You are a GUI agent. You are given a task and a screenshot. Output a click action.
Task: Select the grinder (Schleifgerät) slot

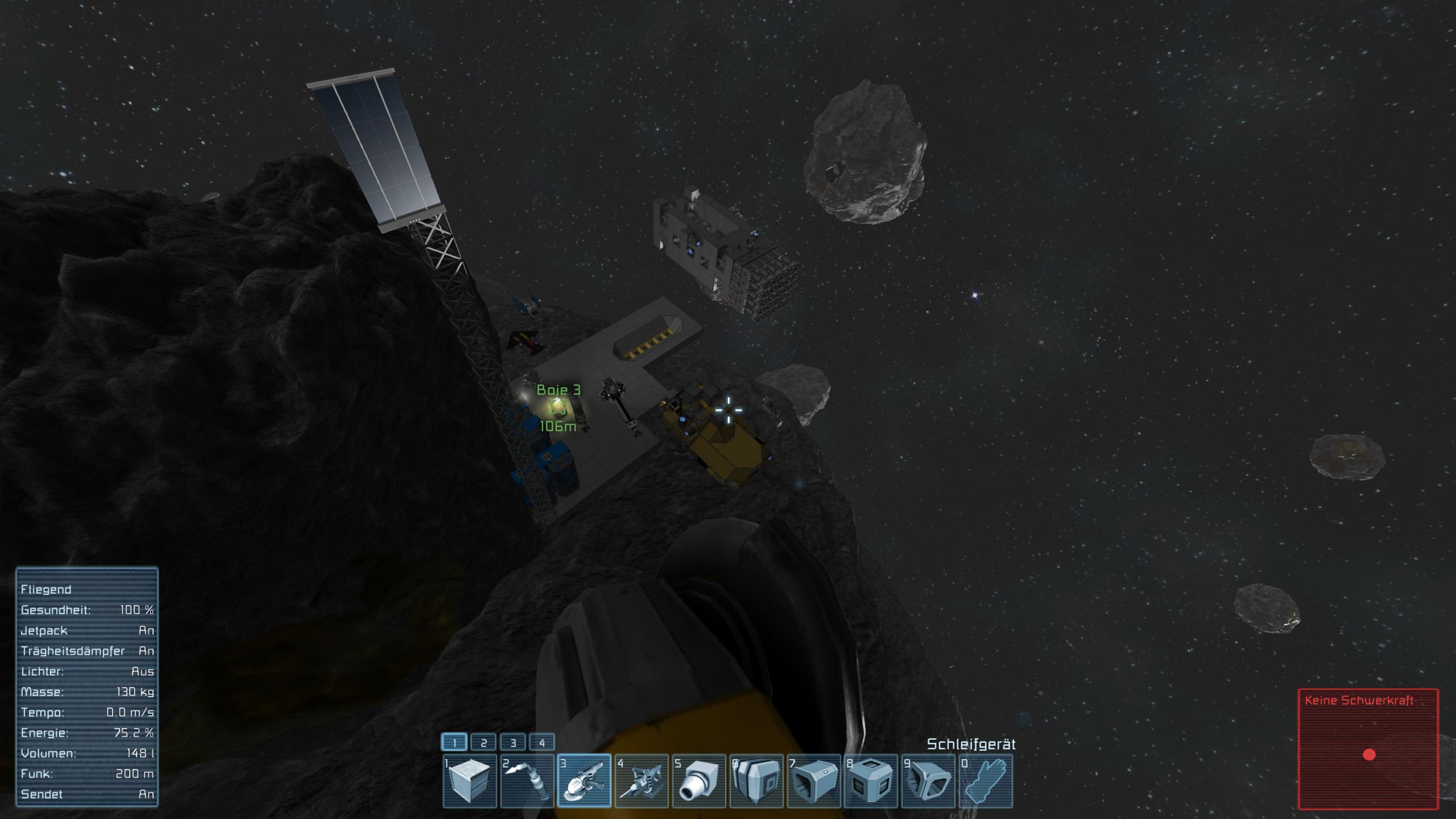(x=585, y=780)
